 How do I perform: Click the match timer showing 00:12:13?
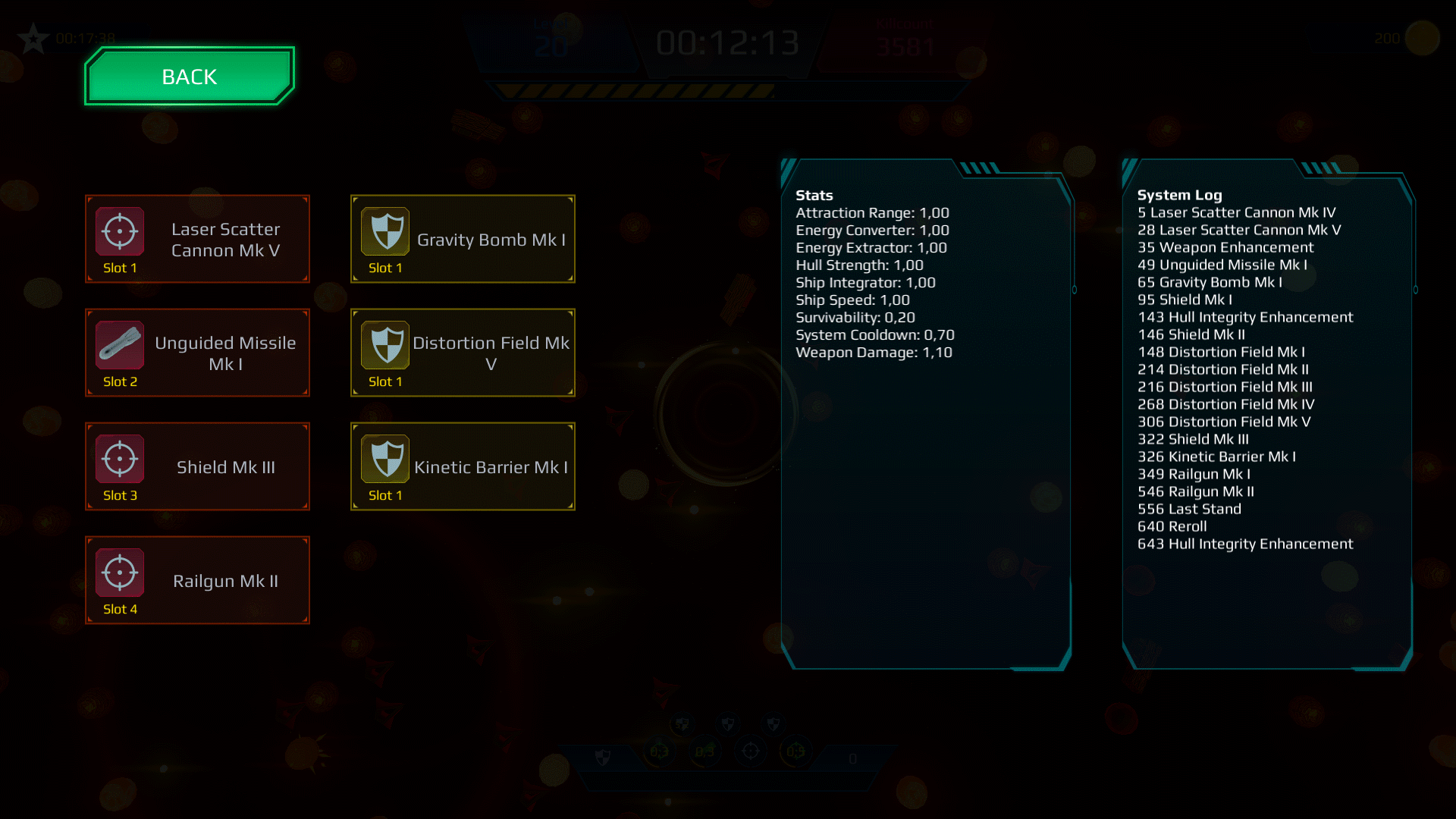point(729,43)
